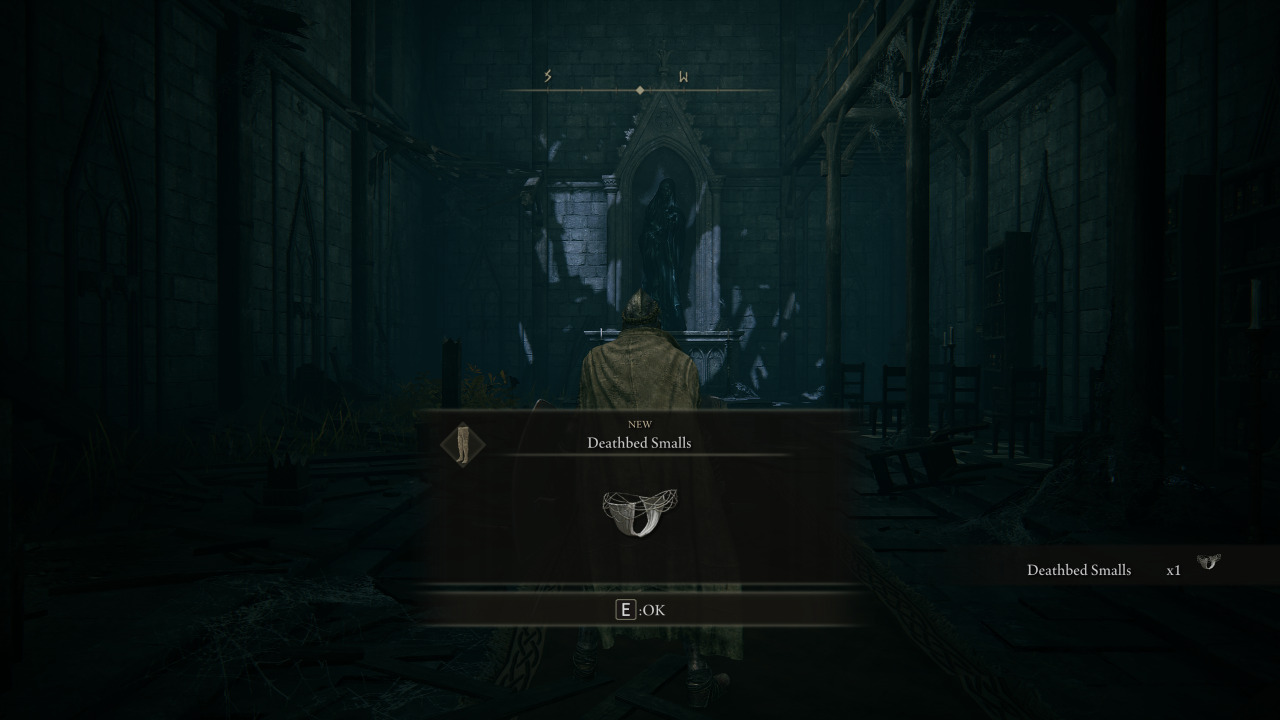Click the NEW label above the item name

[639, 423]
